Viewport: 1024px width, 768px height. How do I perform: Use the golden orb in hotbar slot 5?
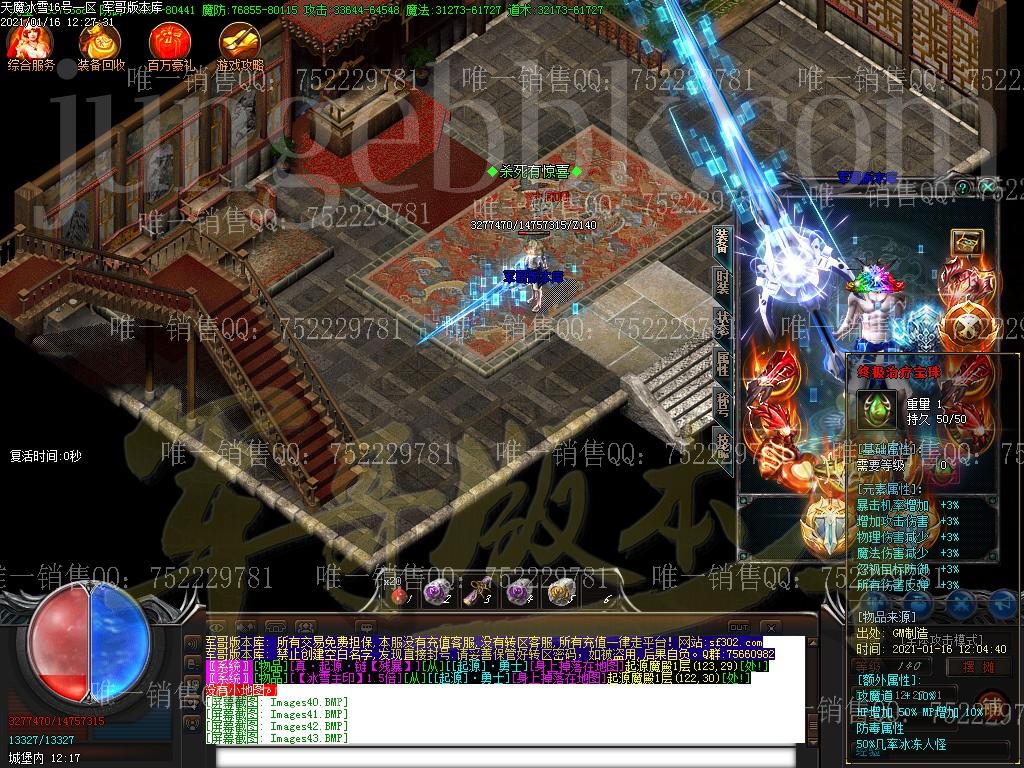(x=559, y=592)
